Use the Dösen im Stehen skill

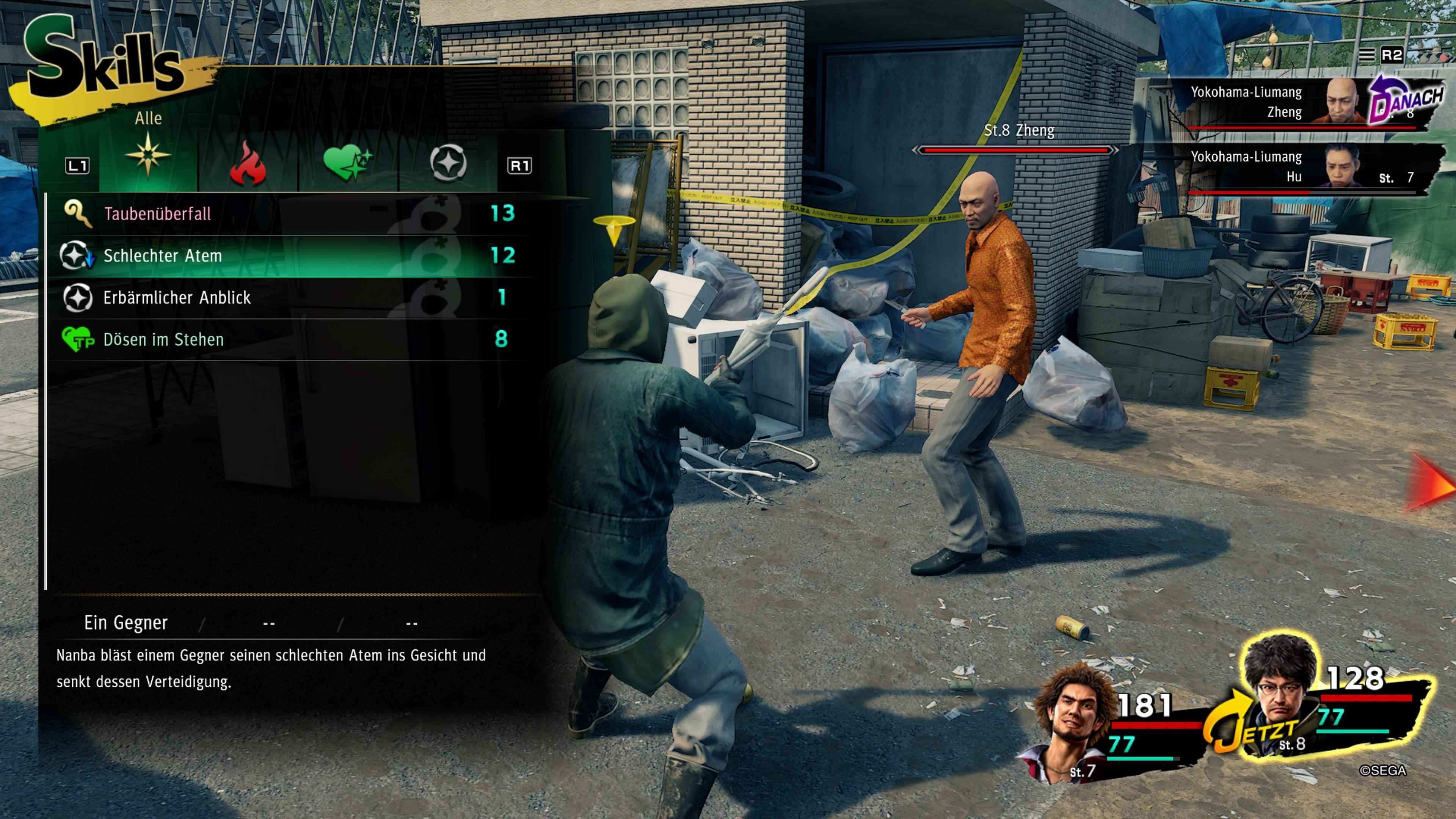coord(163,340)
